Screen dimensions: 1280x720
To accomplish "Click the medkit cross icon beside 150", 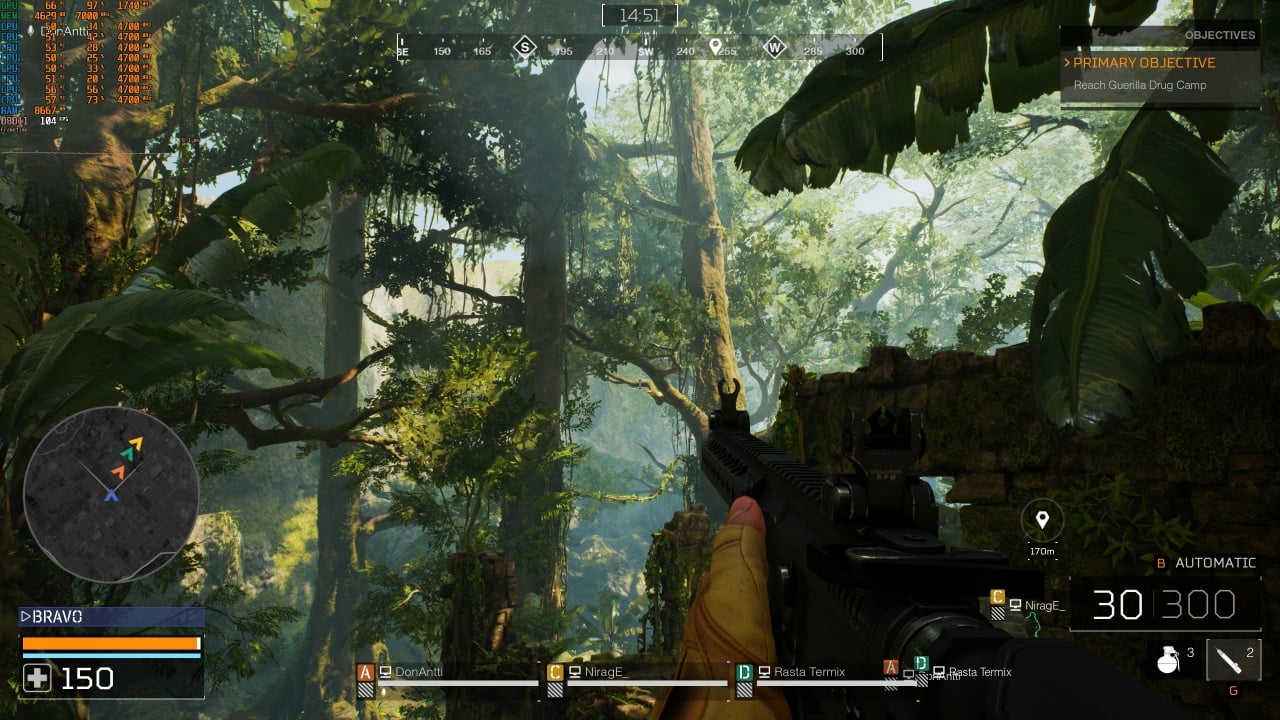I will click(x=37, y=679).
